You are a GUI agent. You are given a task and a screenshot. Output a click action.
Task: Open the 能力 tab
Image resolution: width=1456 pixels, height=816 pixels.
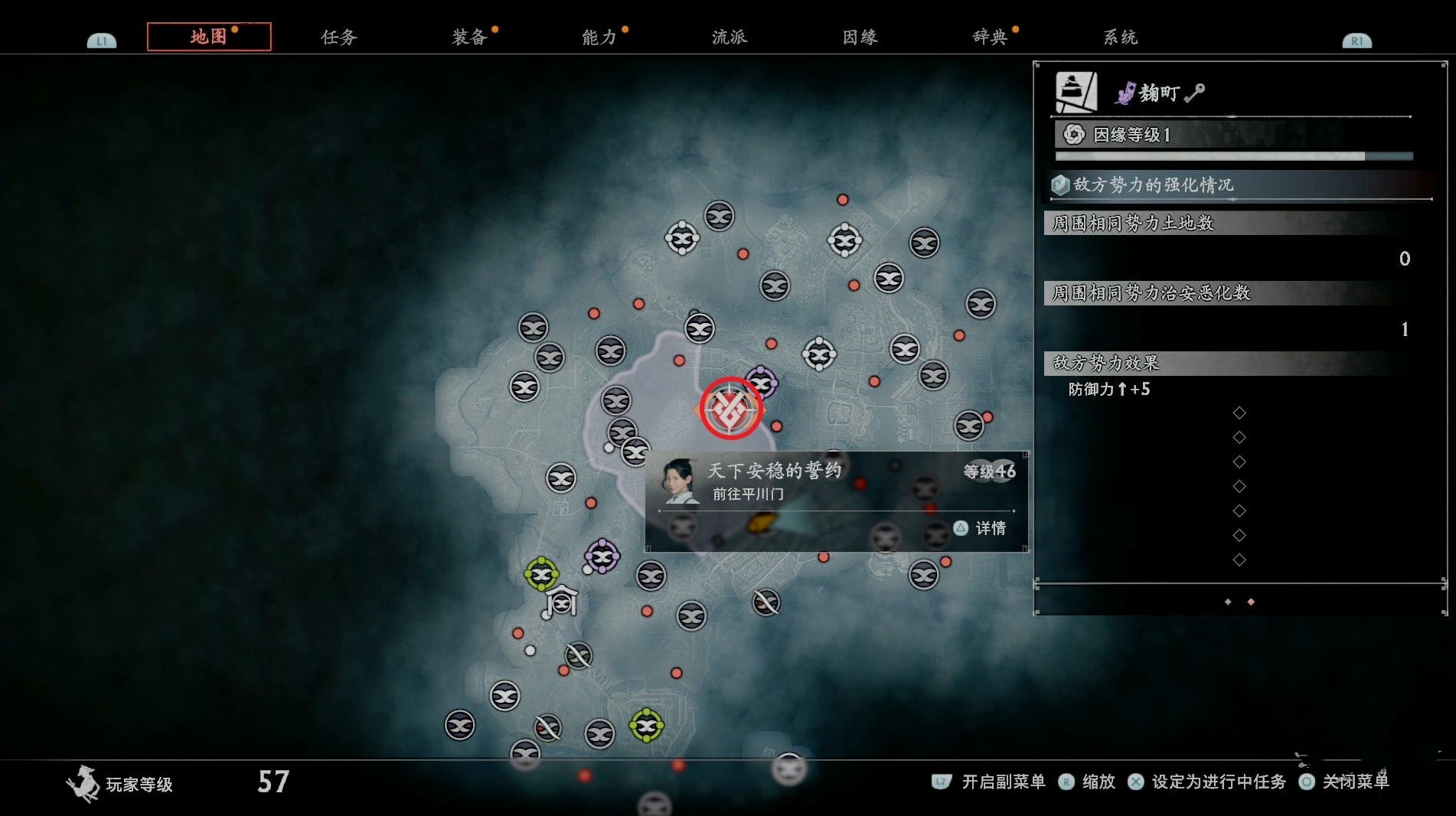599,37
